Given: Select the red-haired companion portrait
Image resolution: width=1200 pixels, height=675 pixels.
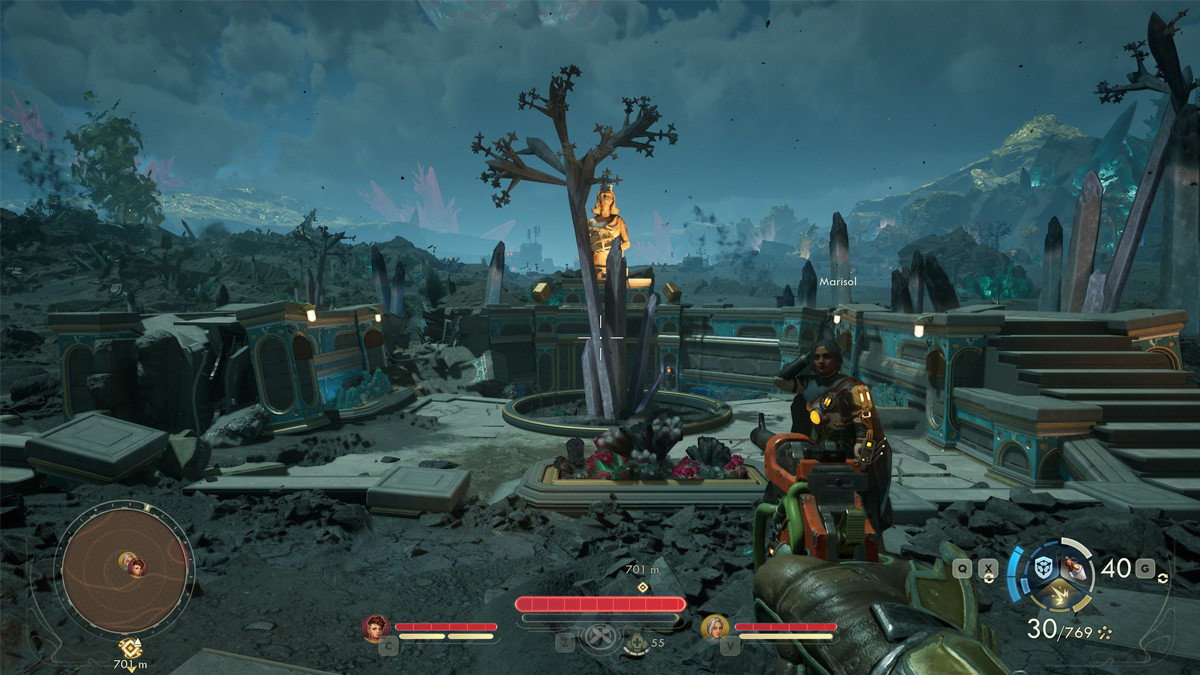Looking at the screenshot, I should 376,628.
